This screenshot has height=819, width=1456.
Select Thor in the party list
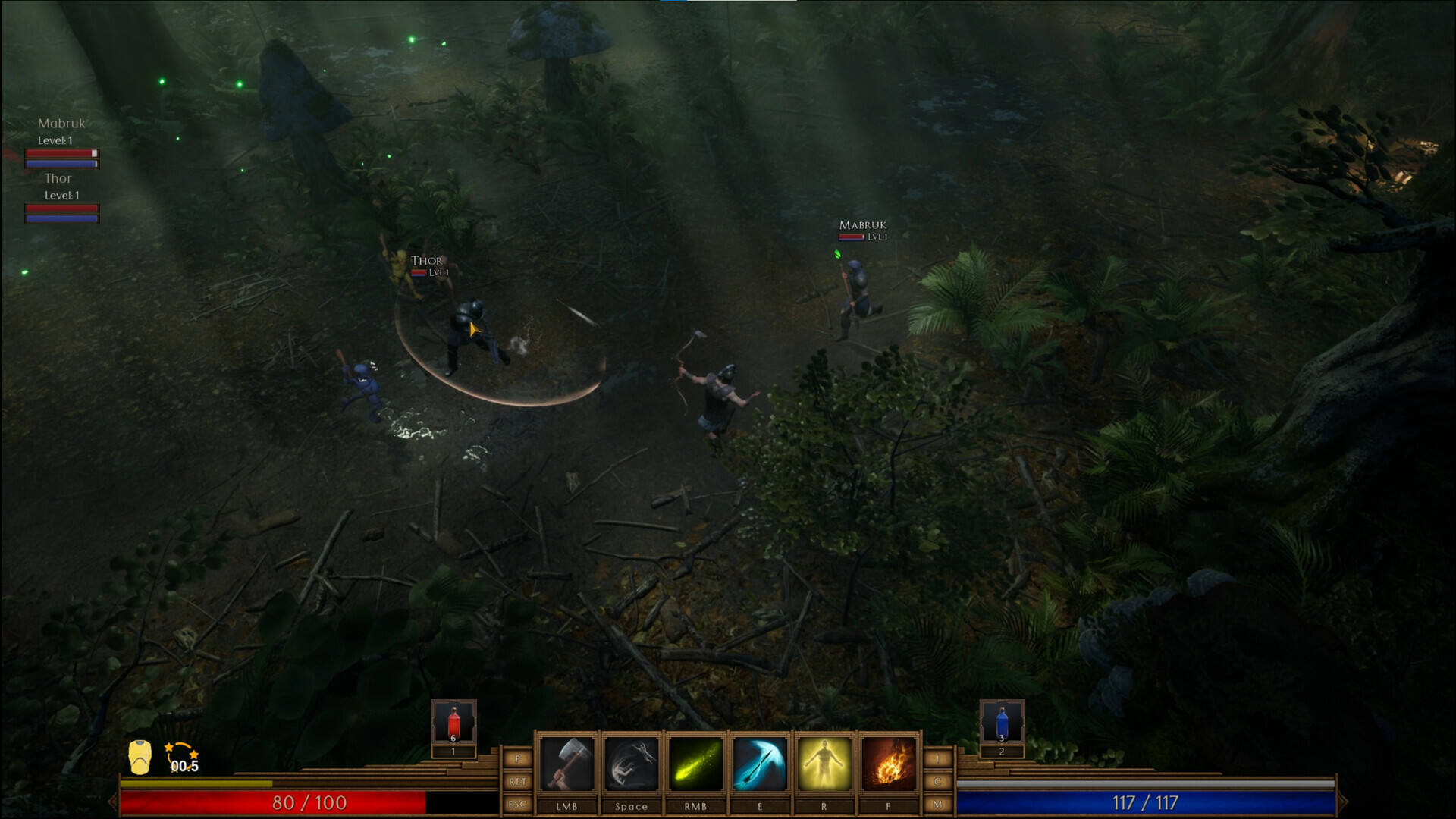point(58,179)
